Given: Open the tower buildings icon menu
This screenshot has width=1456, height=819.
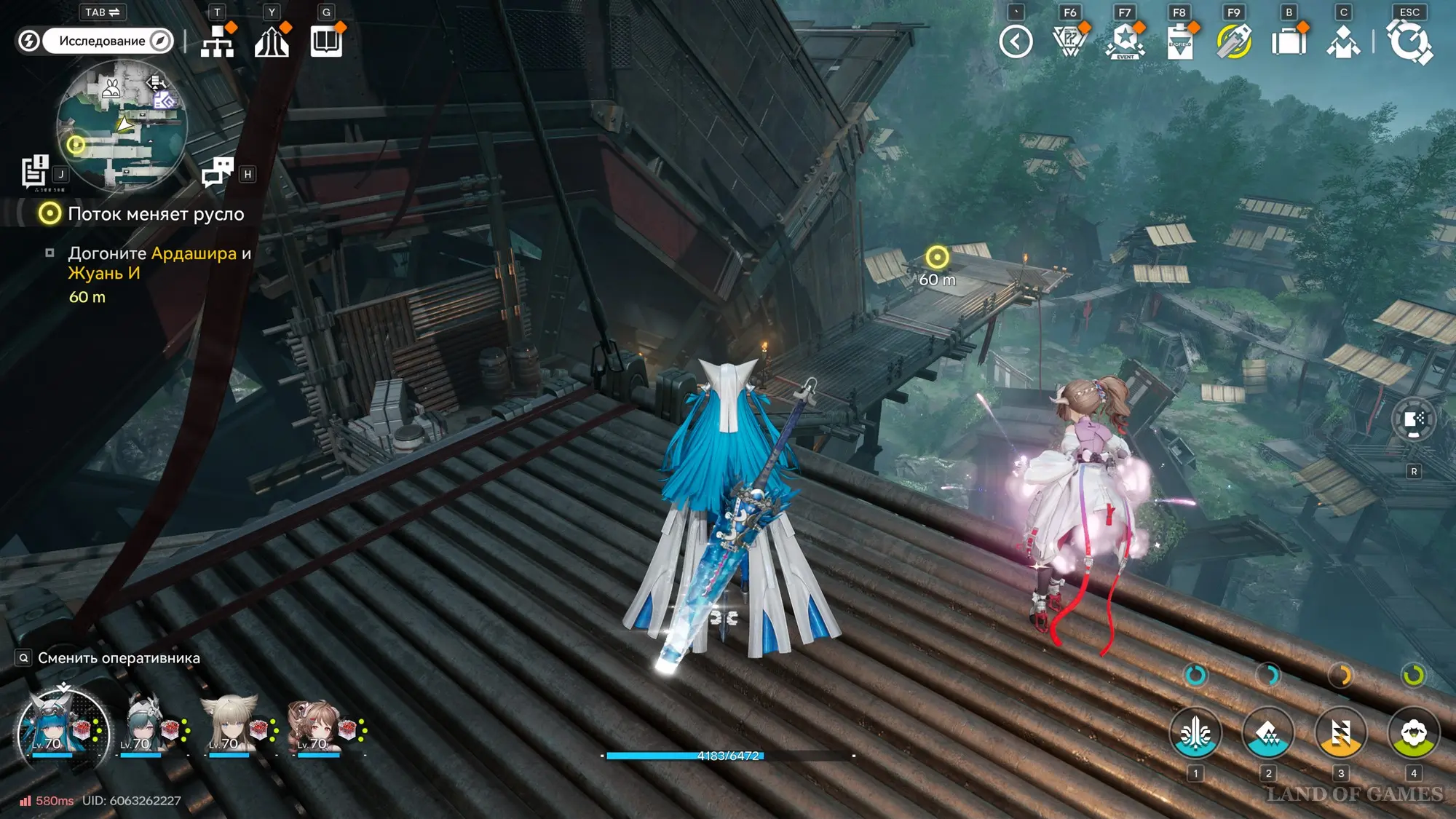Looking at the screenshot, I should (x=272, y=41).
